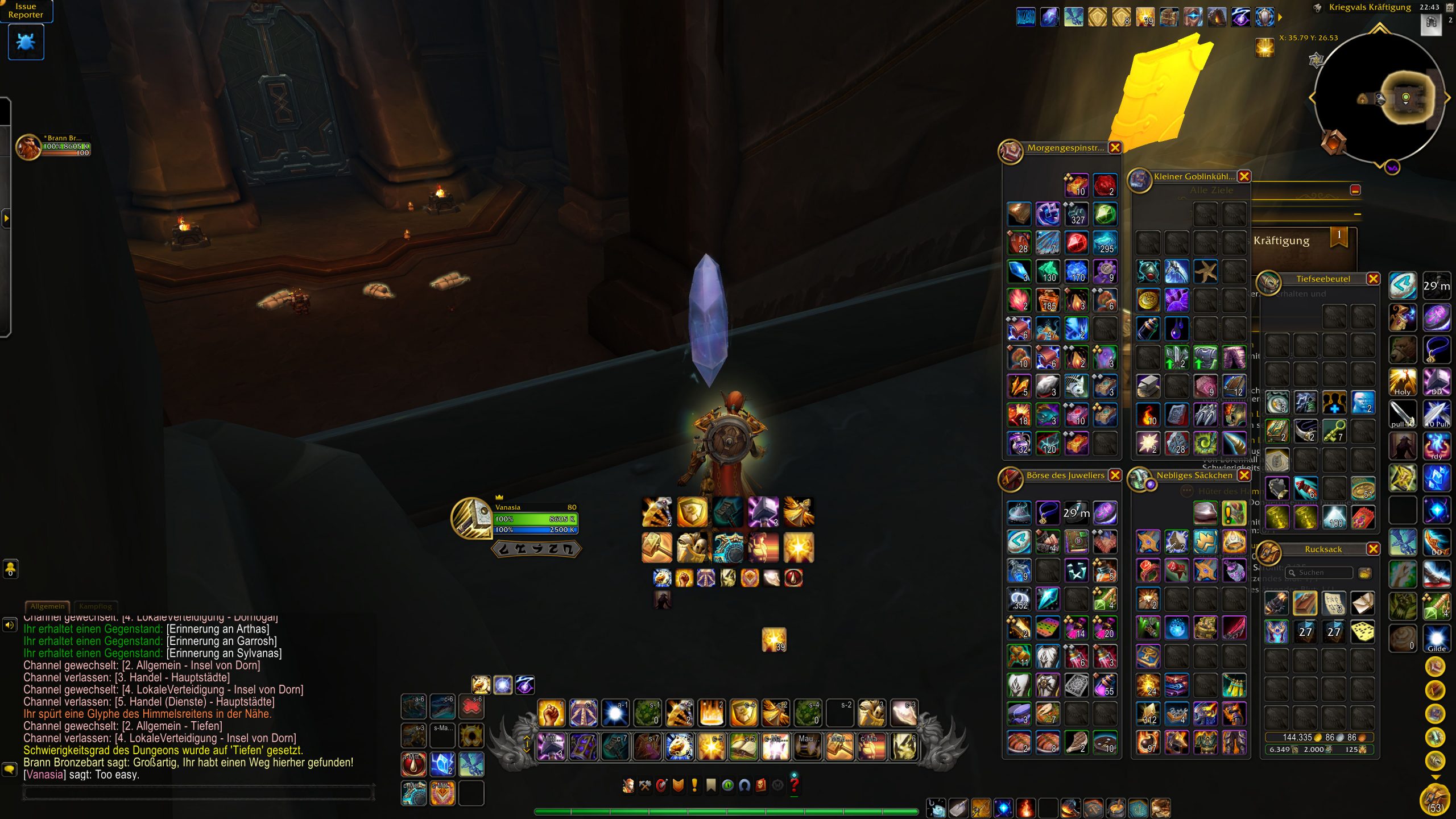Switch to the Allgemein chat tab
This screenshot has height=819, width=1456.
(x=47, y=606)
